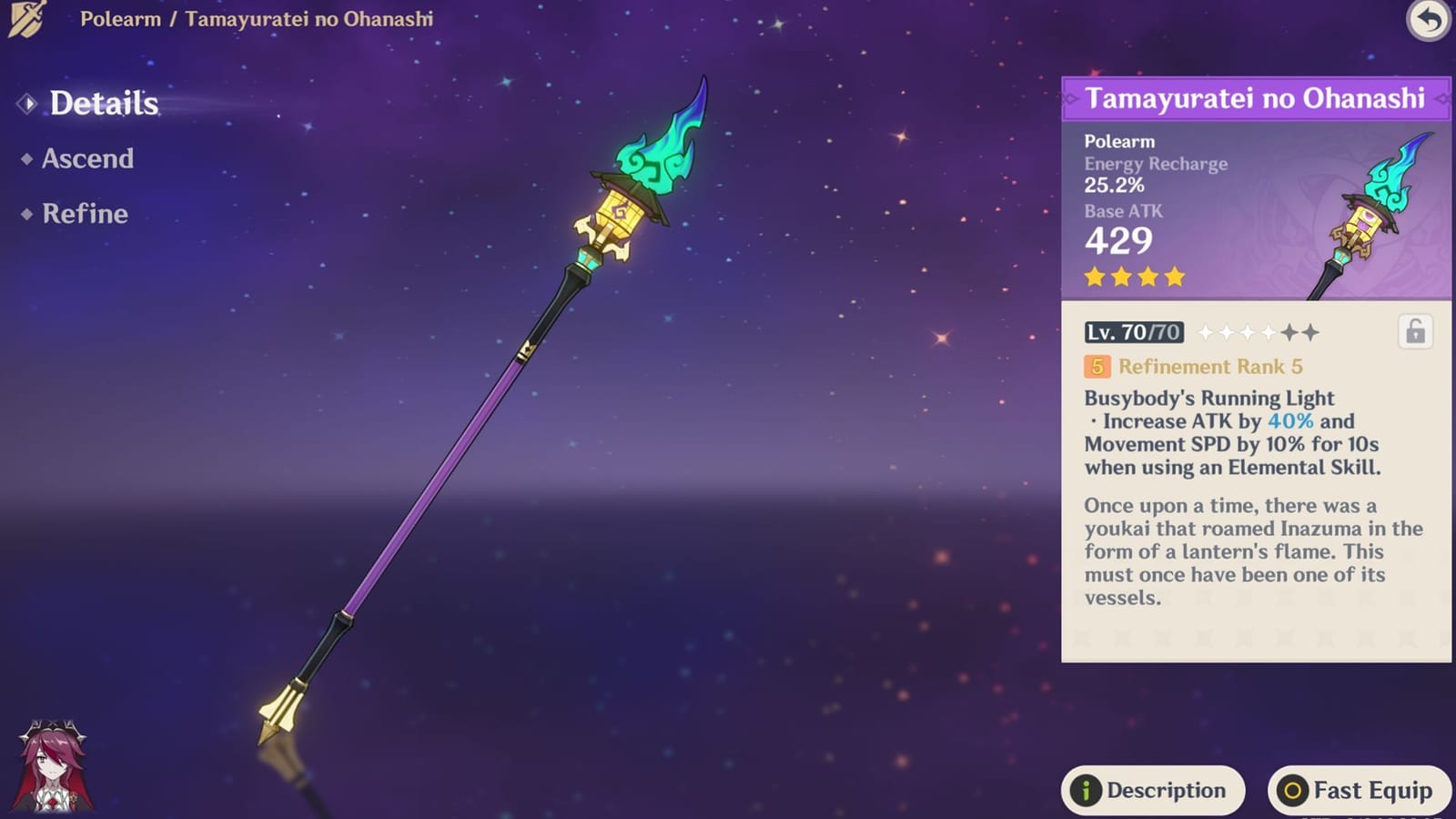Open the Ascend tab

tap(87, 159)
